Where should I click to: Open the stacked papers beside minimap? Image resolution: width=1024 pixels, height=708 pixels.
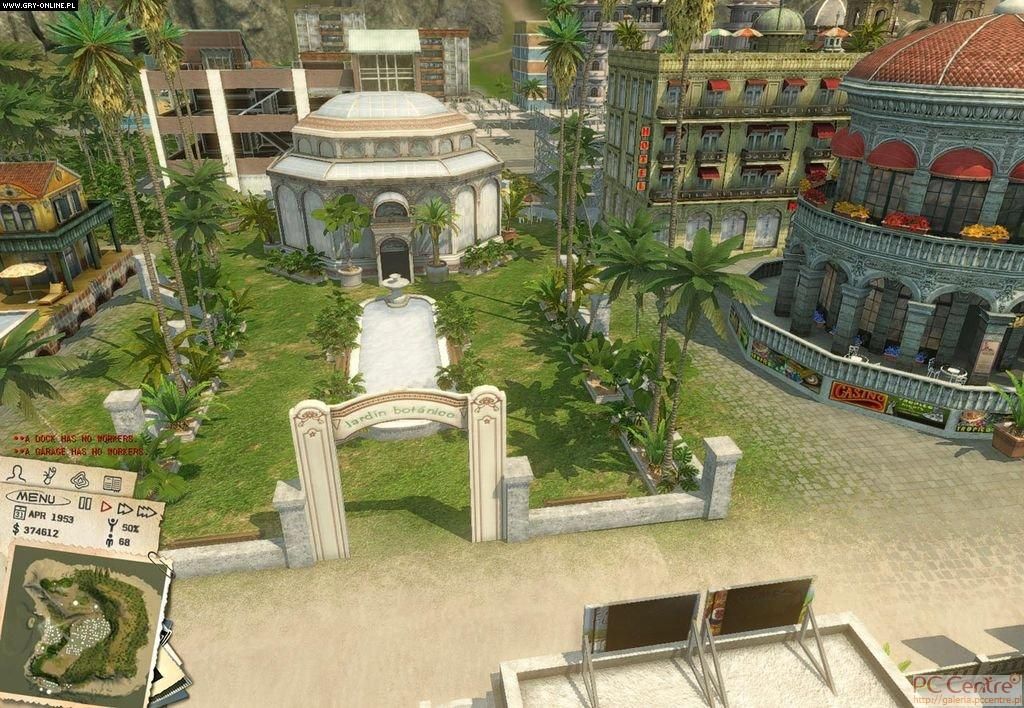pos(172,672)
